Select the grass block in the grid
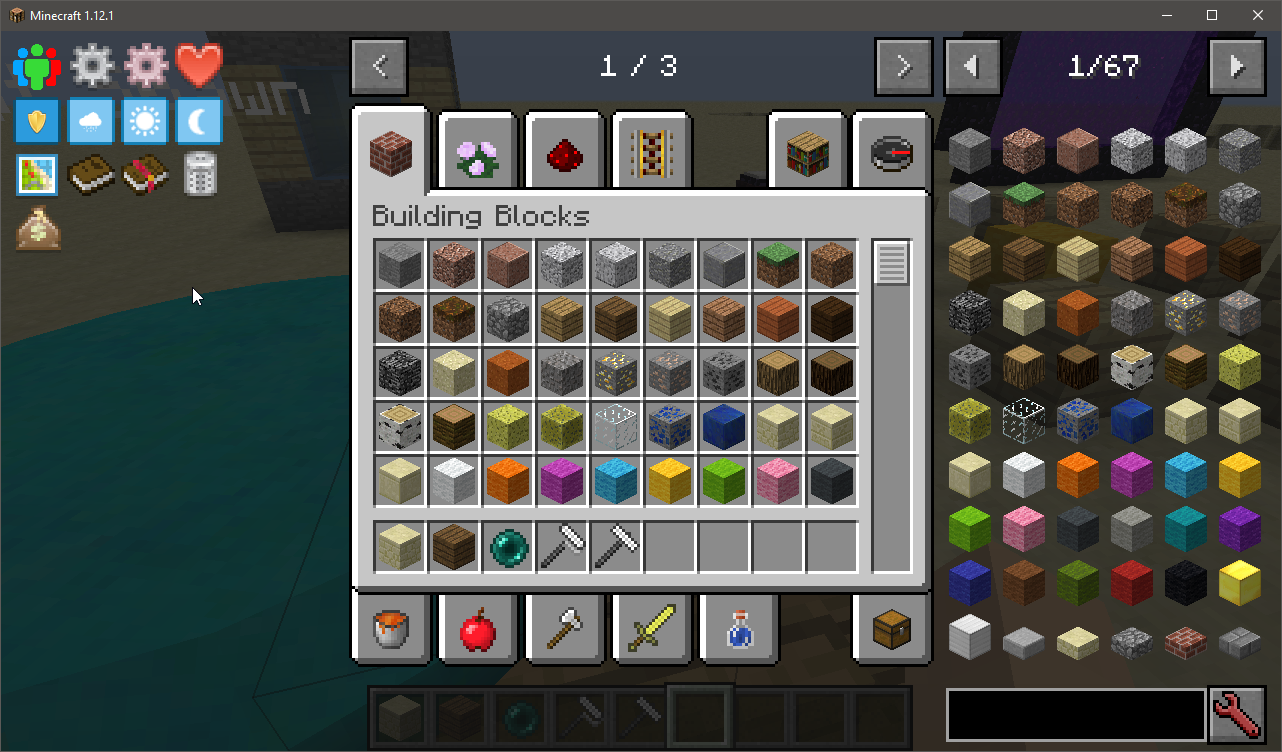Image resolution: width=1282 pixels, height=752 pixels. coord(778,265)
